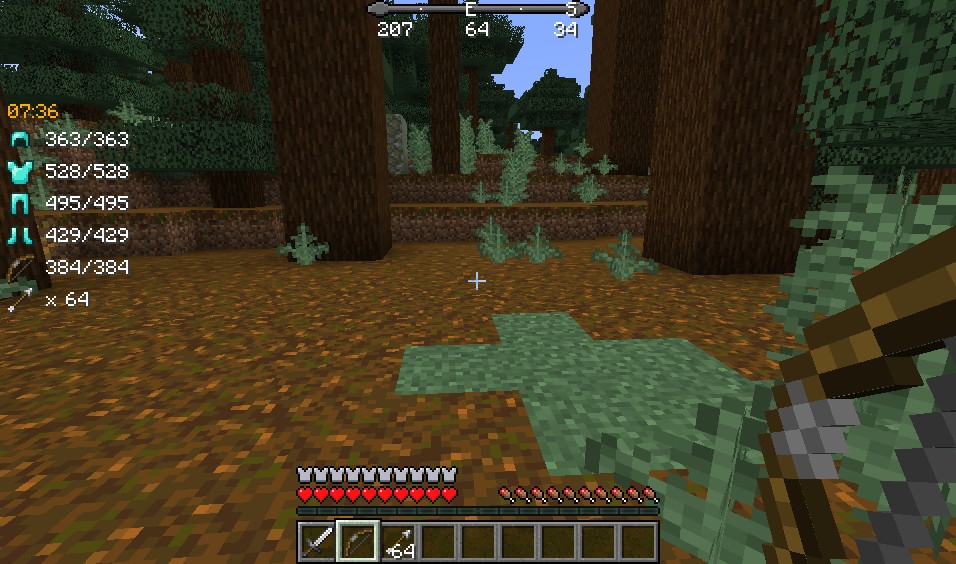Click the compass bar at the top
This screenshot has height=564, width=956.
click(x=477, y=9)
